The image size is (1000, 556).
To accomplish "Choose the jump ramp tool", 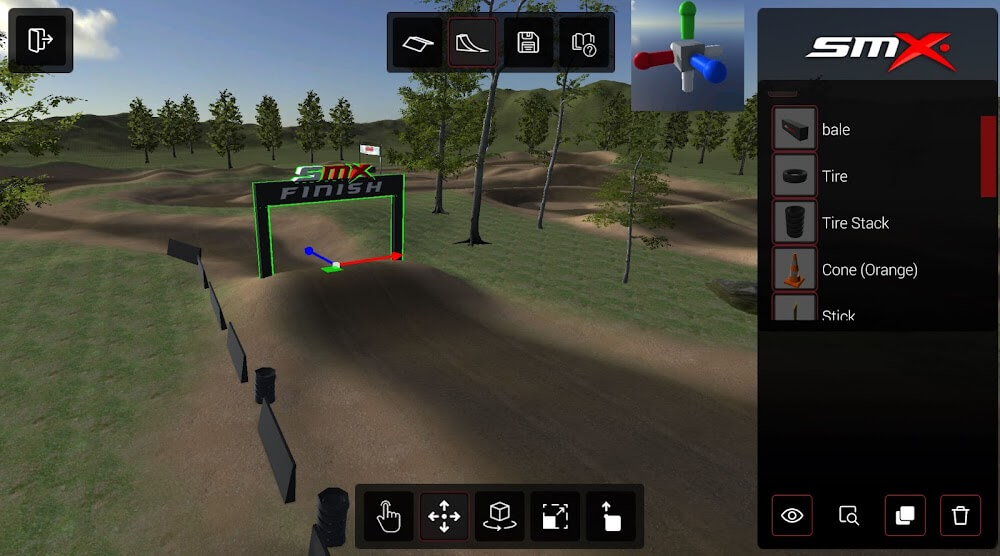I will click(x=472, y=42).
